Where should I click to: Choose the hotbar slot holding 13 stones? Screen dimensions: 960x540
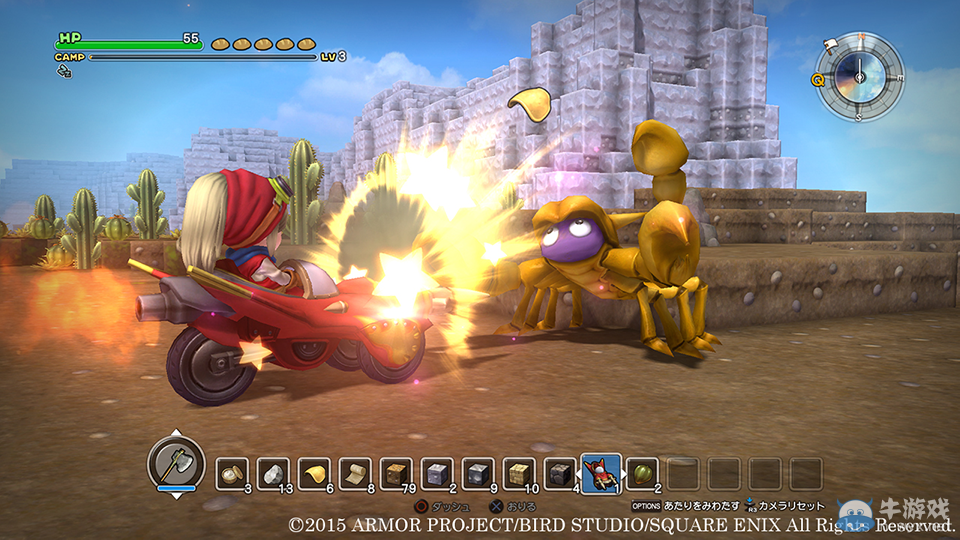(x=273, y=473)
